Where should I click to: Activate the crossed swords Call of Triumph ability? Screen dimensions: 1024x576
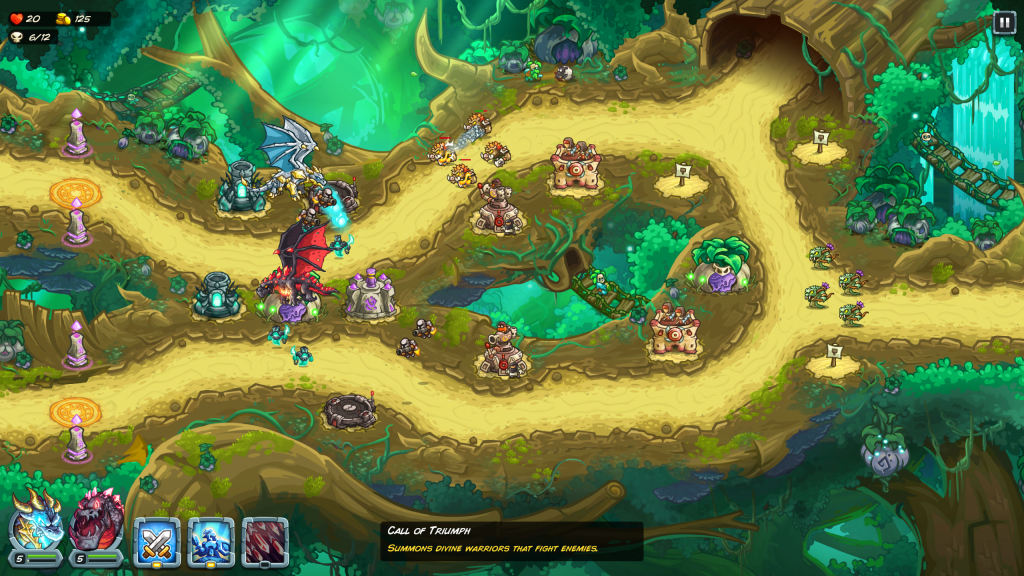point(157,541)
